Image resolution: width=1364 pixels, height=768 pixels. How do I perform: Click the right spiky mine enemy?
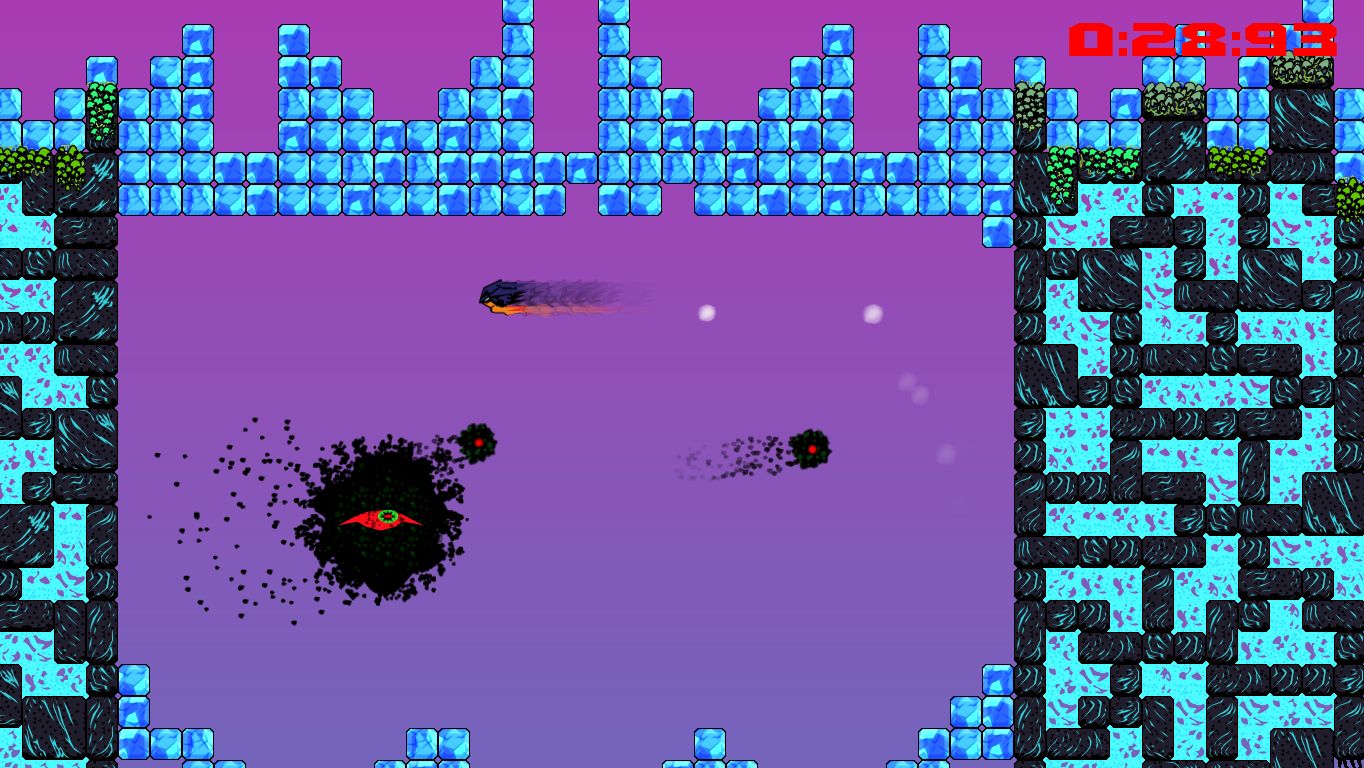pyautogui.click(x=812, y=450)
